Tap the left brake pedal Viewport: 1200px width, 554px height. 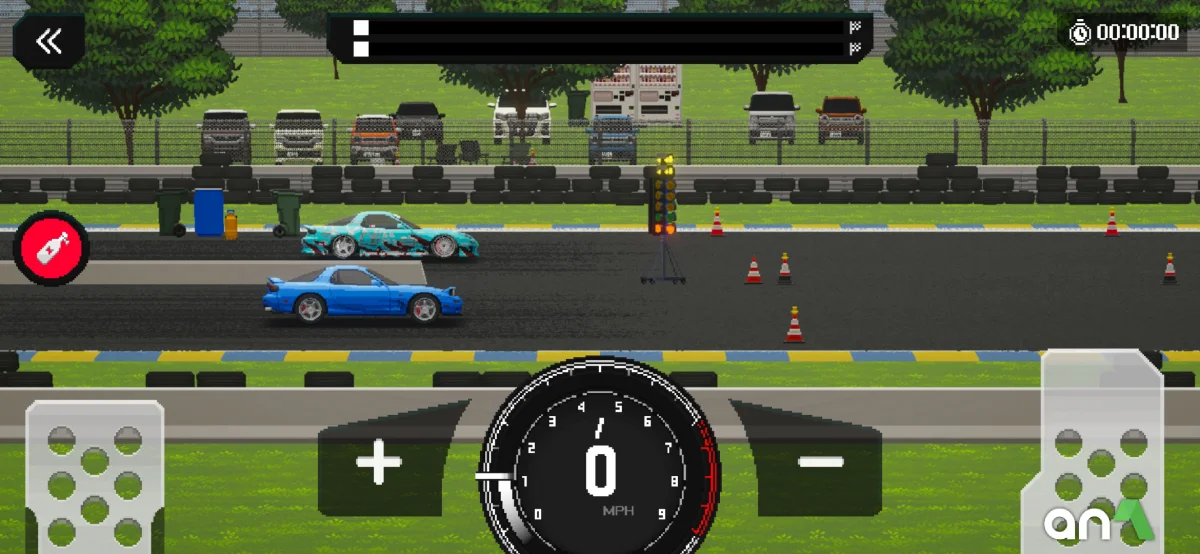(x=94, y=476)
